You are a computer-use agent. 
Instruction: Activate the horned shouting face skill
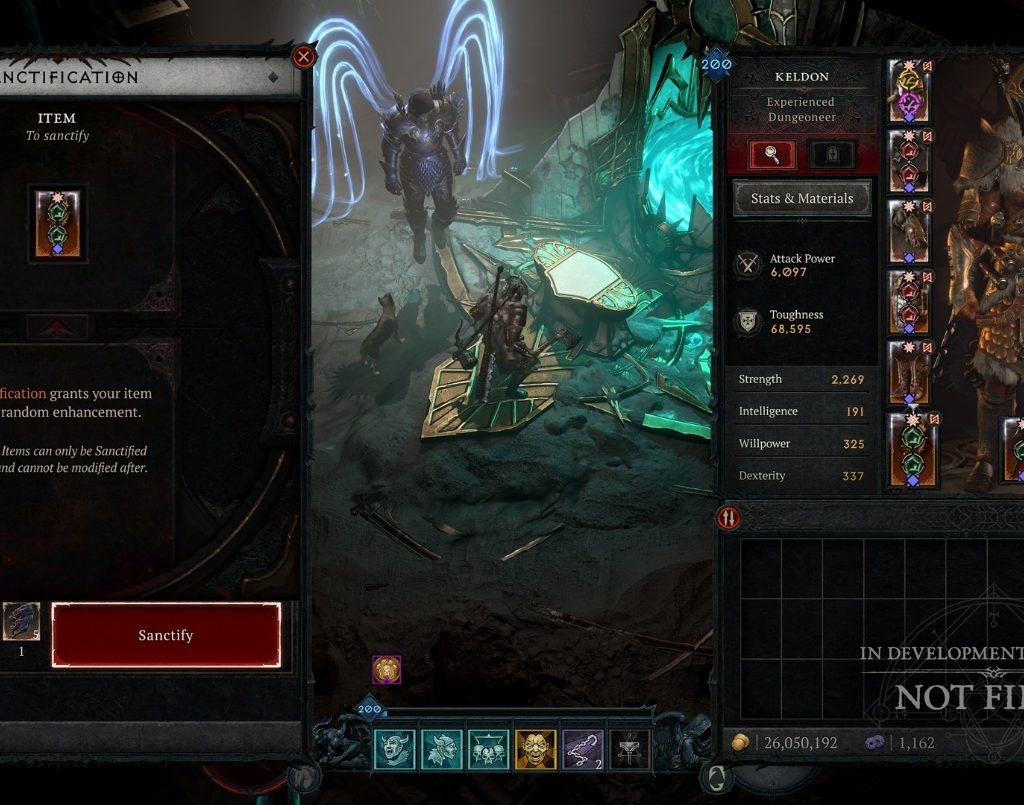[x=394, y=749]
